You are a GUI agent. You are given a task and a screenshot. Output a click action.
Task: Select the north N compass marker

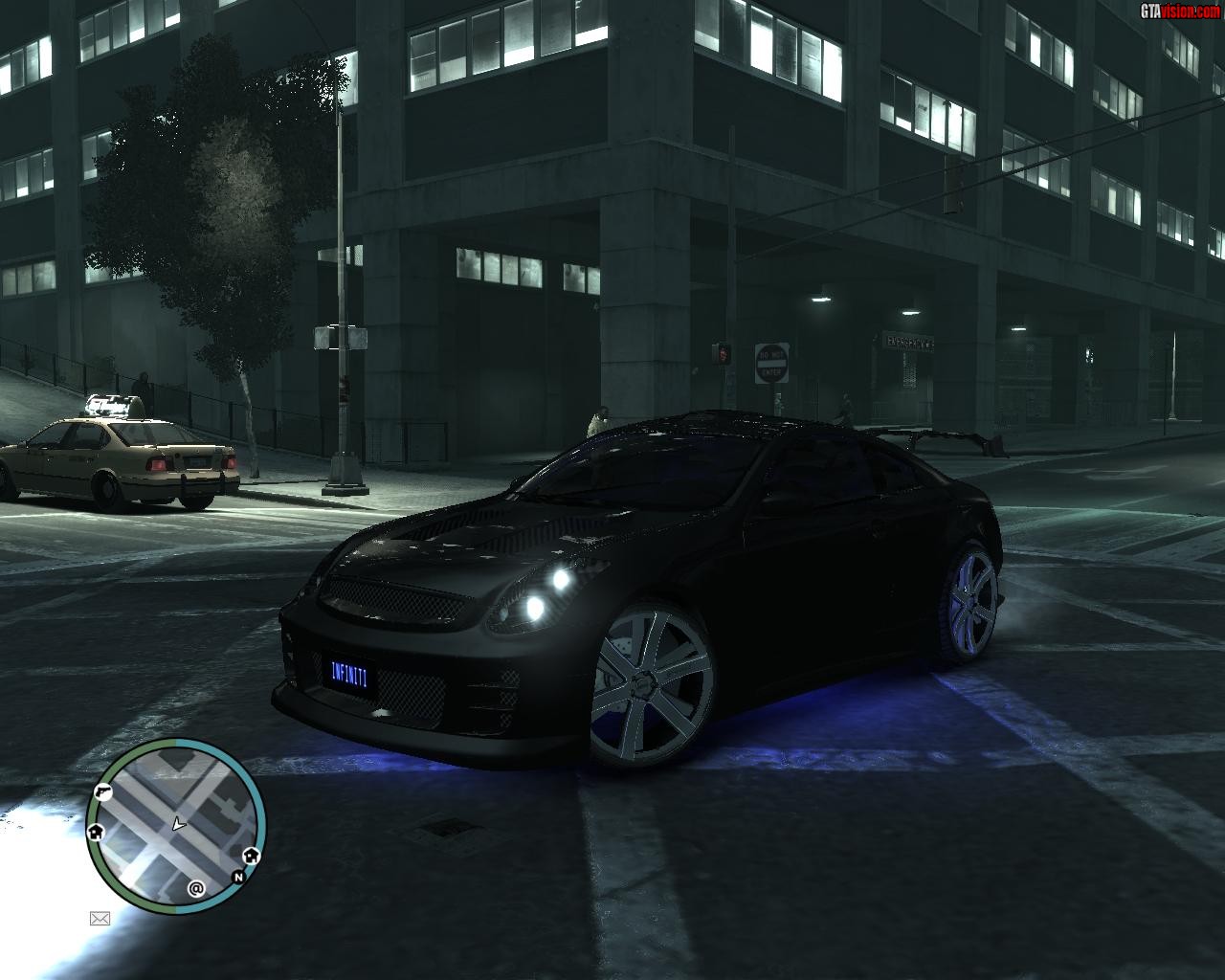(x=238, y=877)
